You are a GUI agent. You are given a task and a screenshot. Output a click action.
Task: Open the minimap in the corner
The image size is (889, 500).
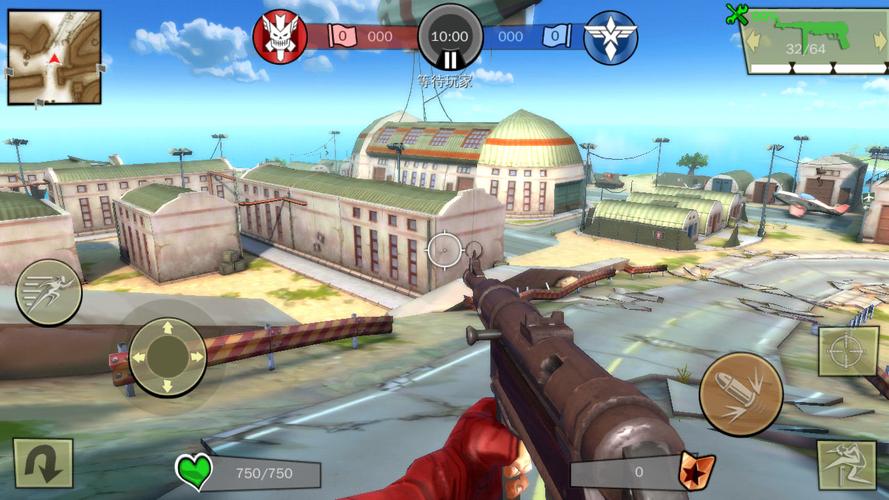click(54, 57)
